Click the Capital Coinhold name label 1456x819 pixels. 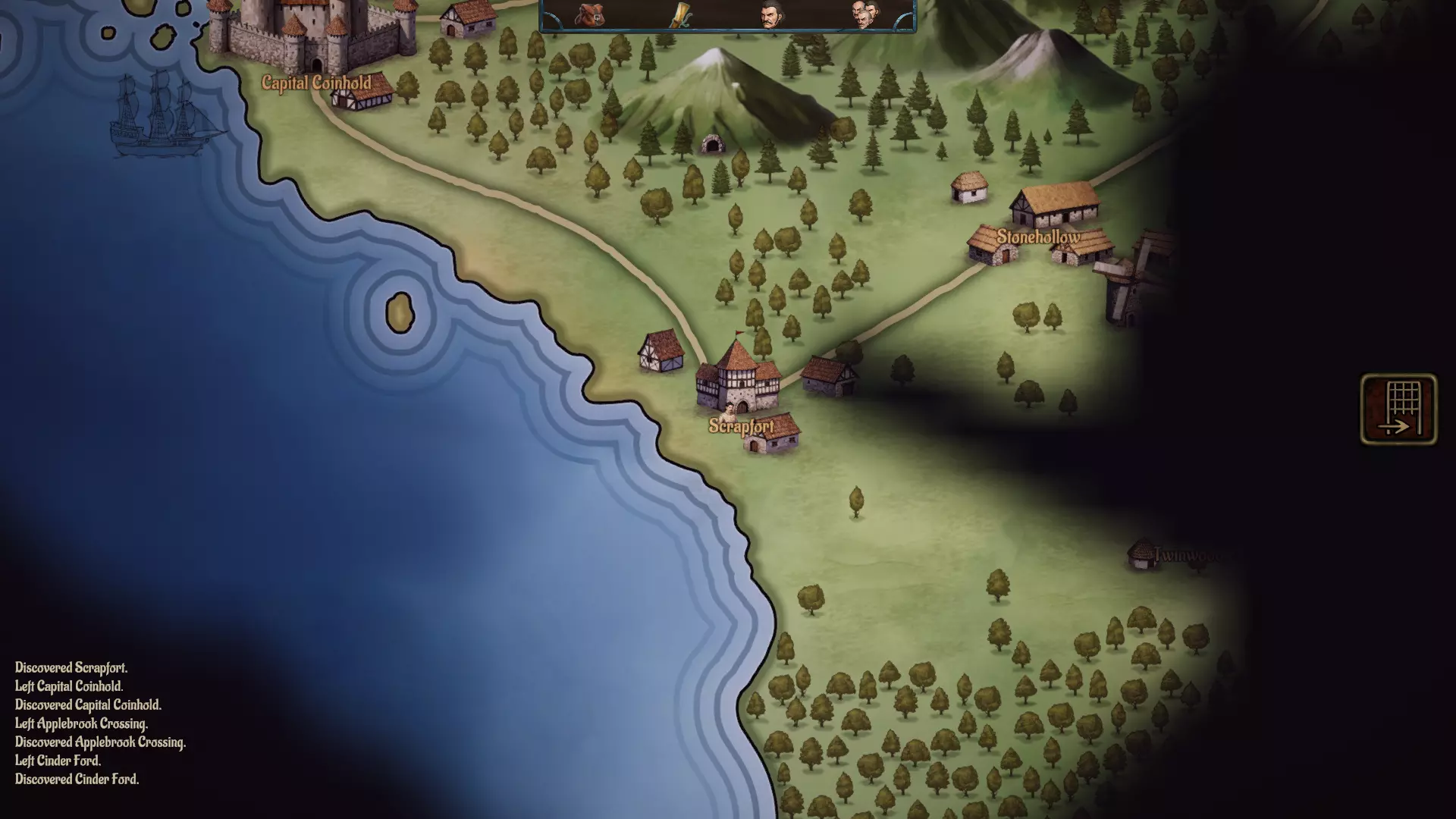tap(316, 83)
